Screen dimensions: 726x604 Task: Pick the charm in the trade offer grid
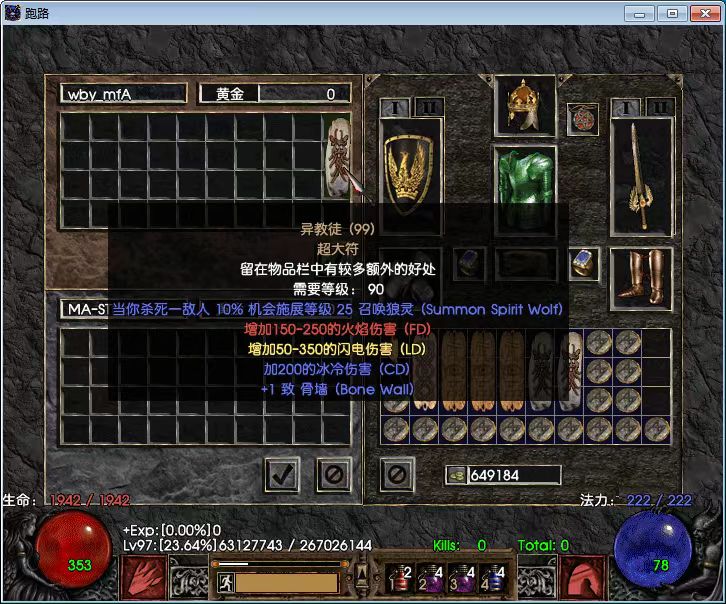pos(336,155)
